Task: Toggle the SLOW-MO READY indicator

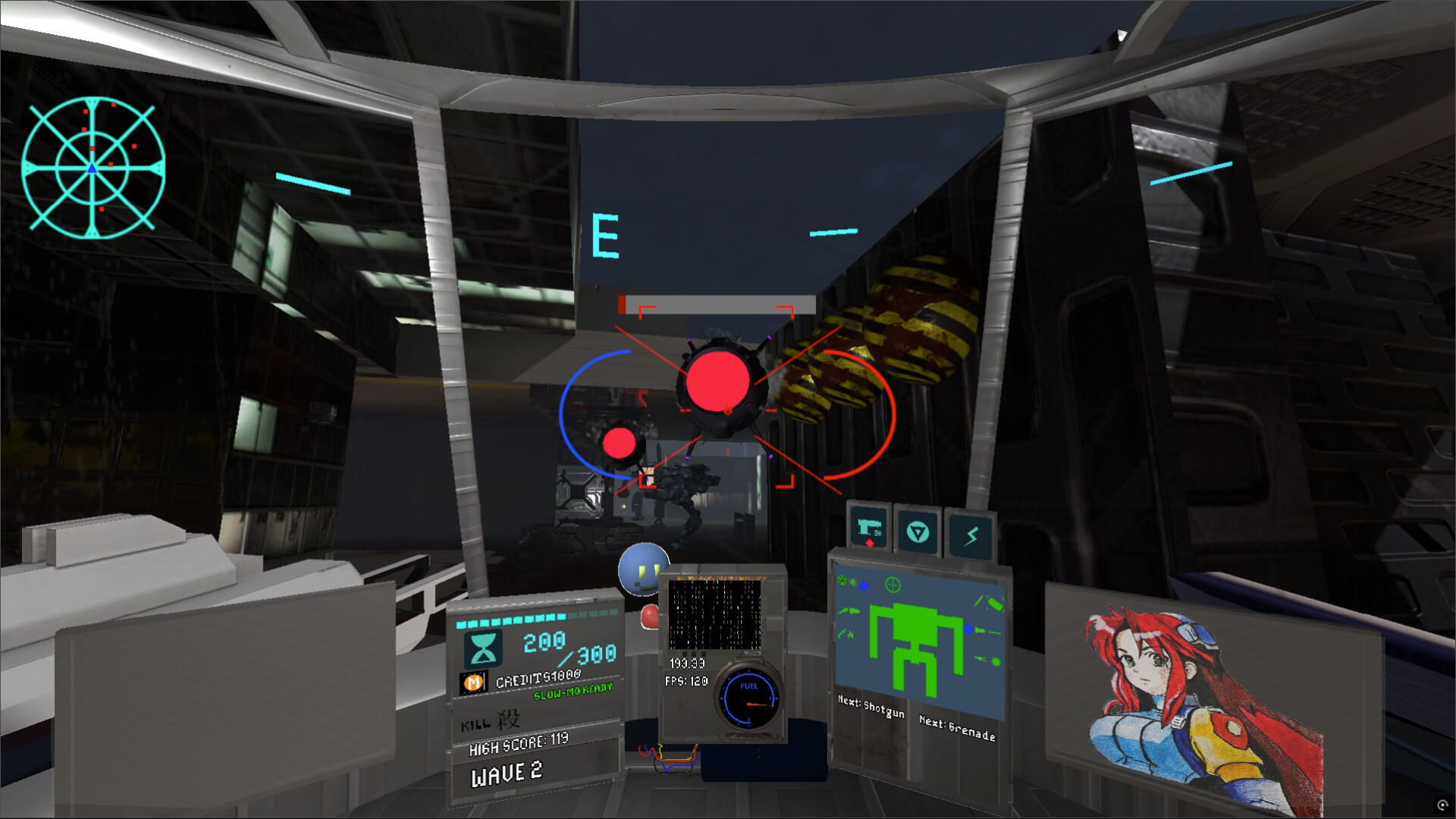Action: 573,691
